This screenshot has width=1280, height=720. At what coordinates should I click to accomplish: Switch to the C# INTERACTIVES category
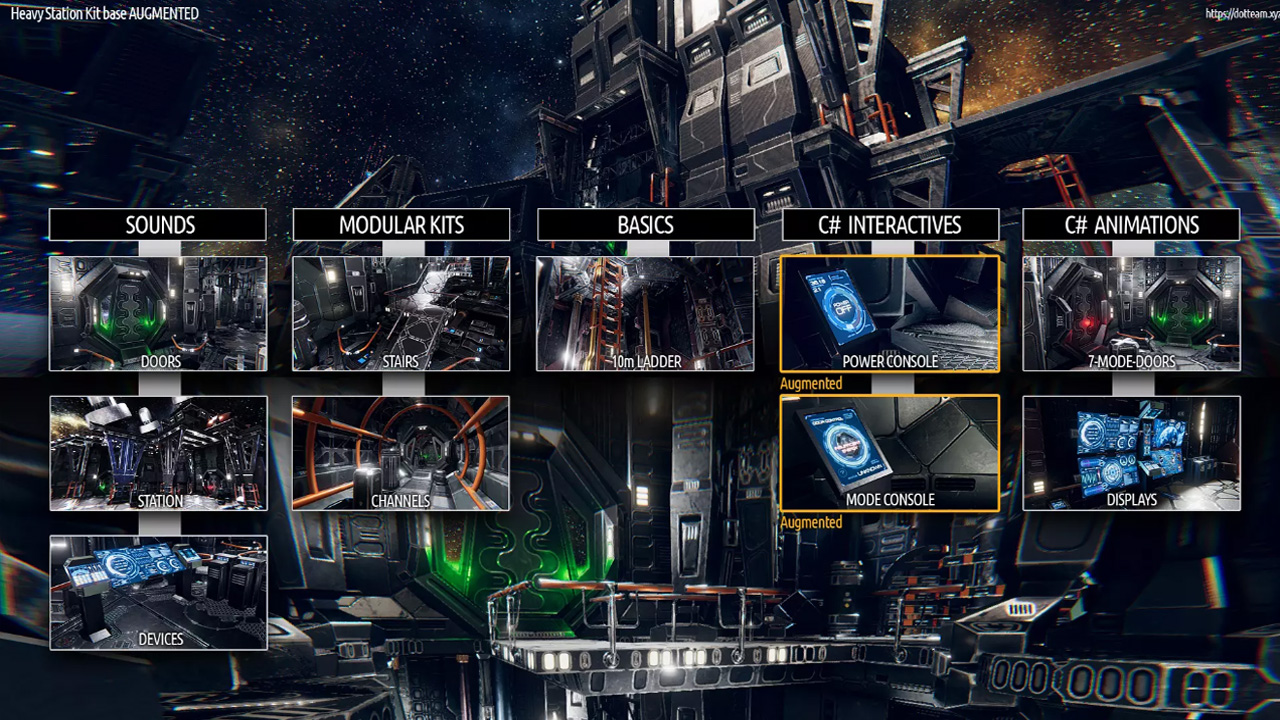pos(890,225)
